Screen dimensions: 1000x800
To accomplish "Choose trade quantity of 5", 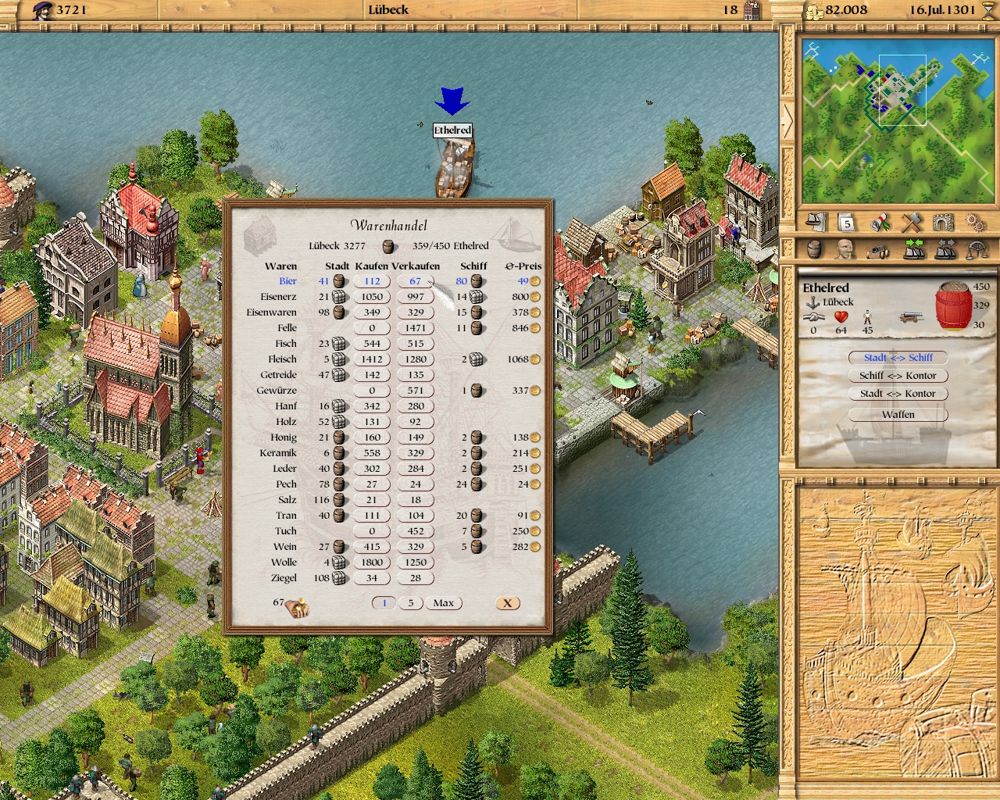I will tap(411, 603).
